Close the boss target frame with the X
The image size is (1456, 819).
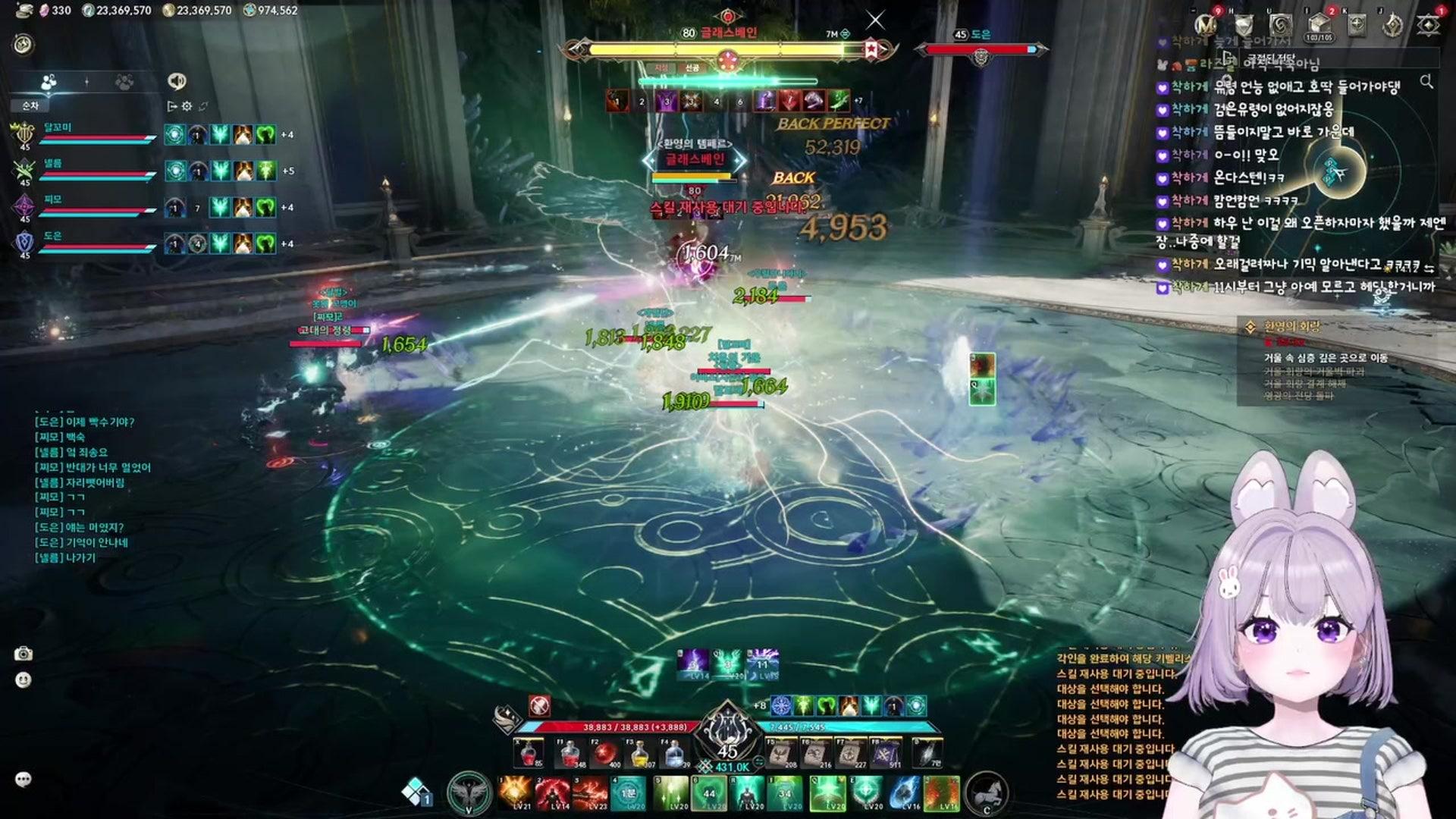[x=875, y=20]
